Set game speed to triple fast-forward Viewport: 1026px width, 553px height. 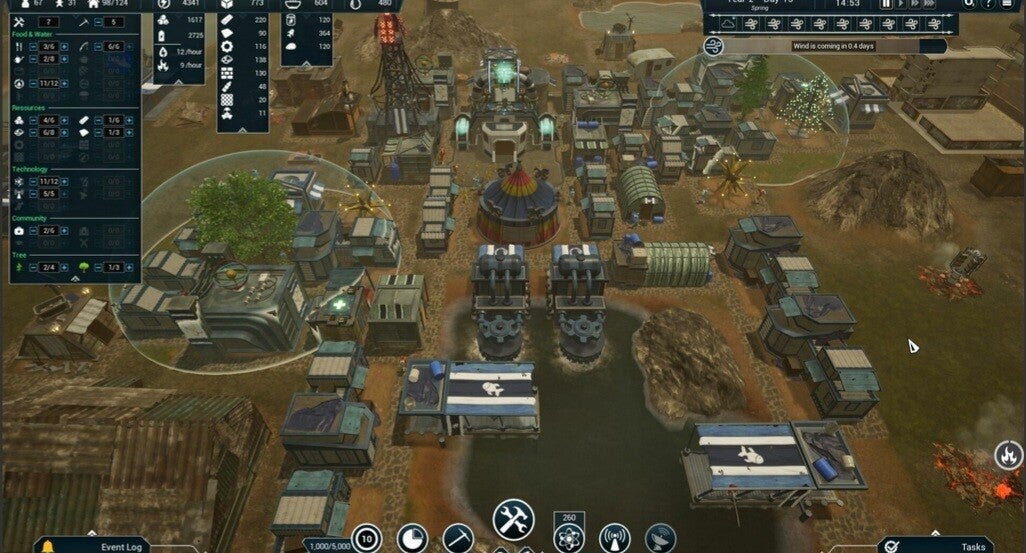point(933,4)
